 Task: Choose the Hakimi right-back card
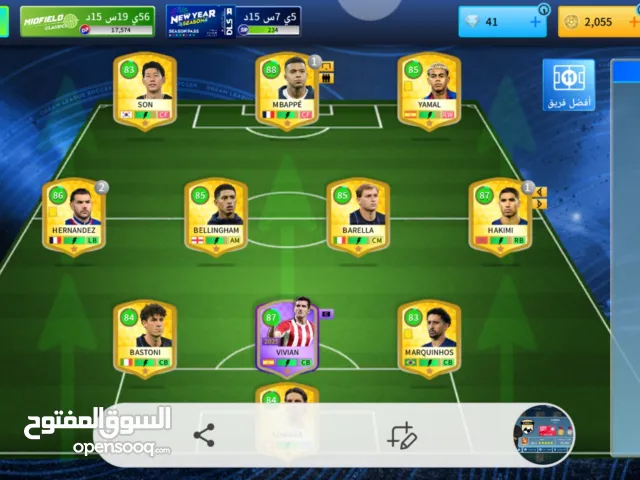tap(500, 216)
